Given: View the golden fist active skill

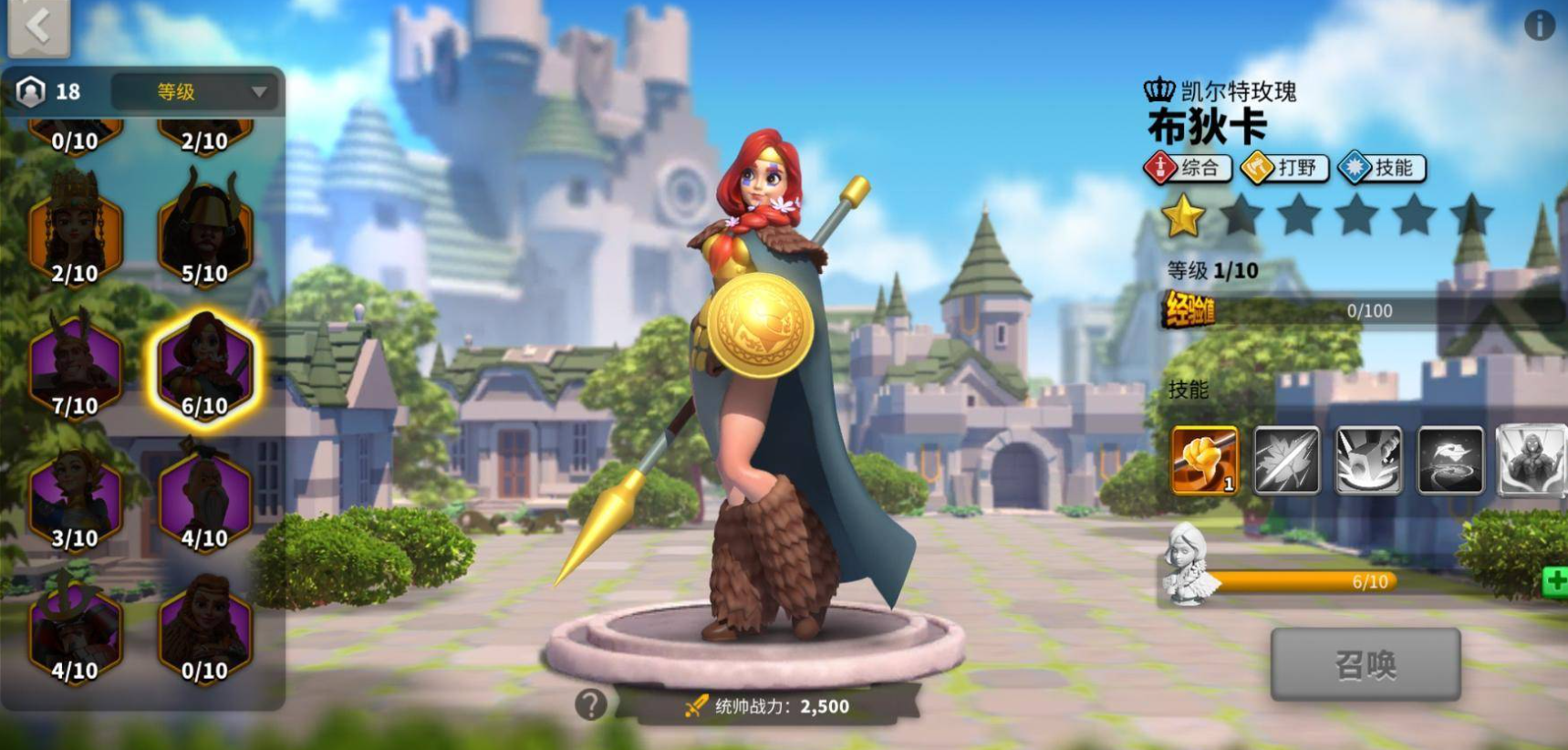Looking at the screenshot, I should click(x=1205, y=460).
